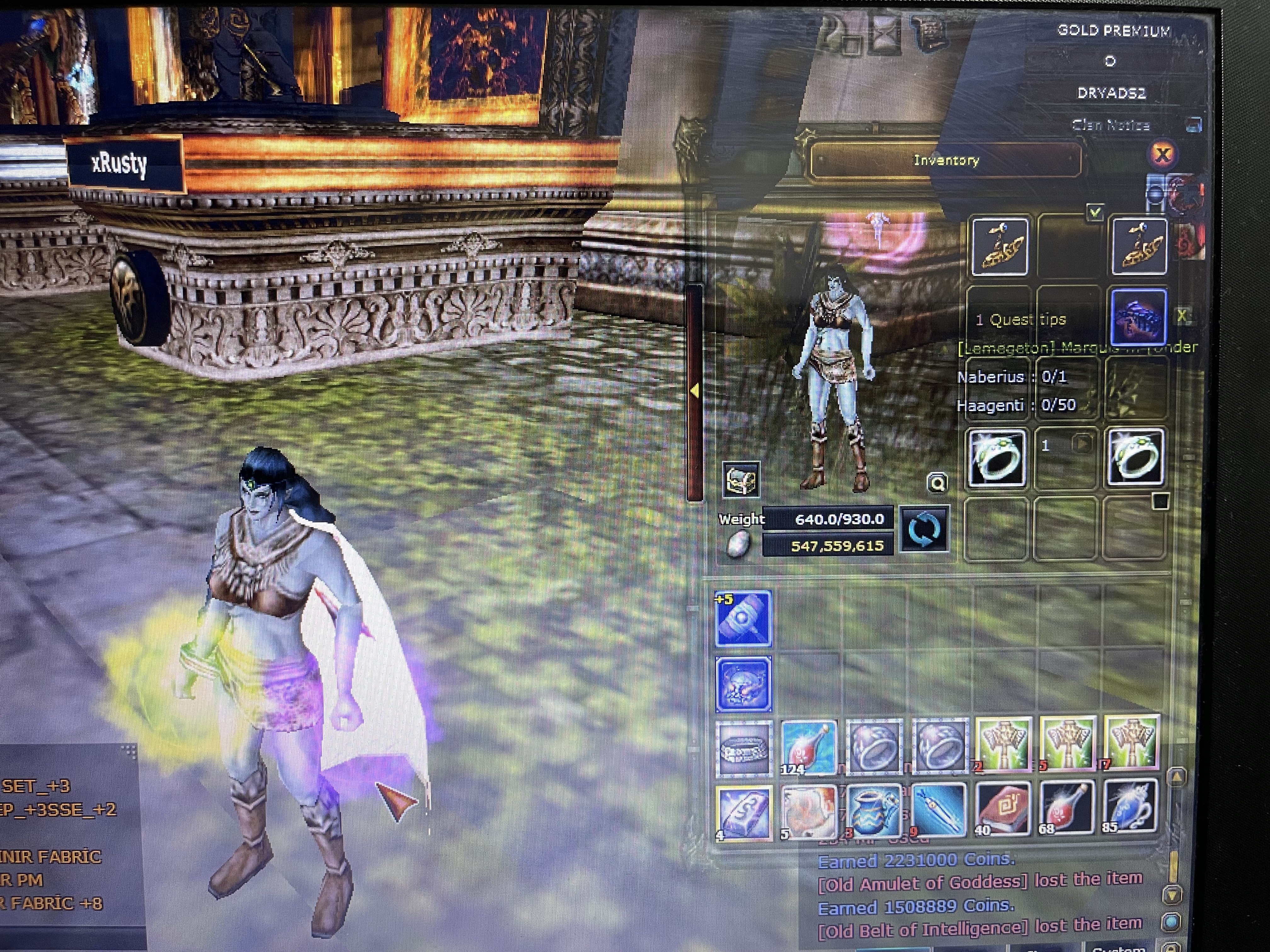Select the +5 upgrade hammer in the inventory

[x=743, y=619]
